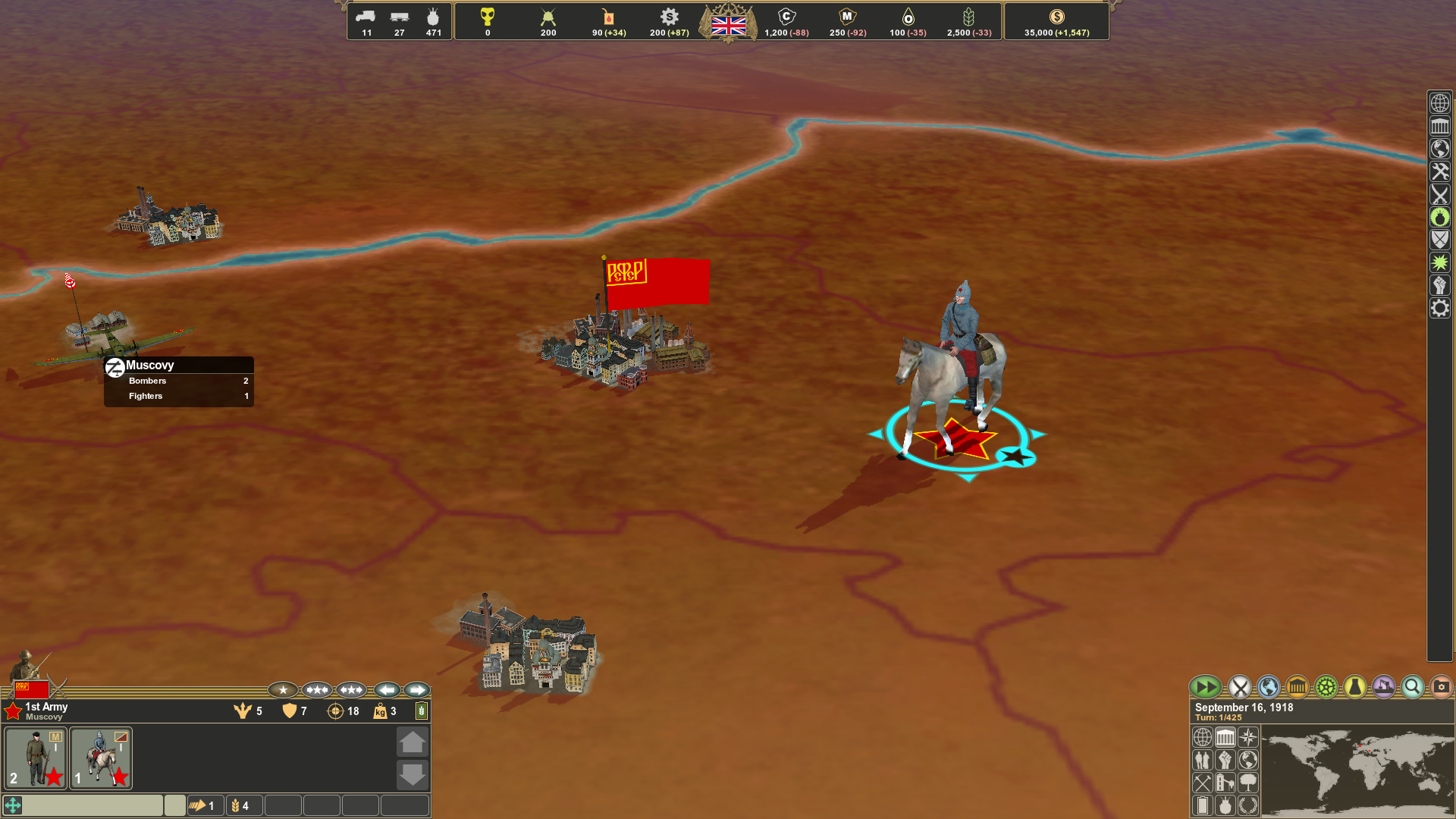Viewport: 1456px width, 819px height.
Task: Toggle the oil derrick resource overlay on minimap
Action: [1225, 783]
